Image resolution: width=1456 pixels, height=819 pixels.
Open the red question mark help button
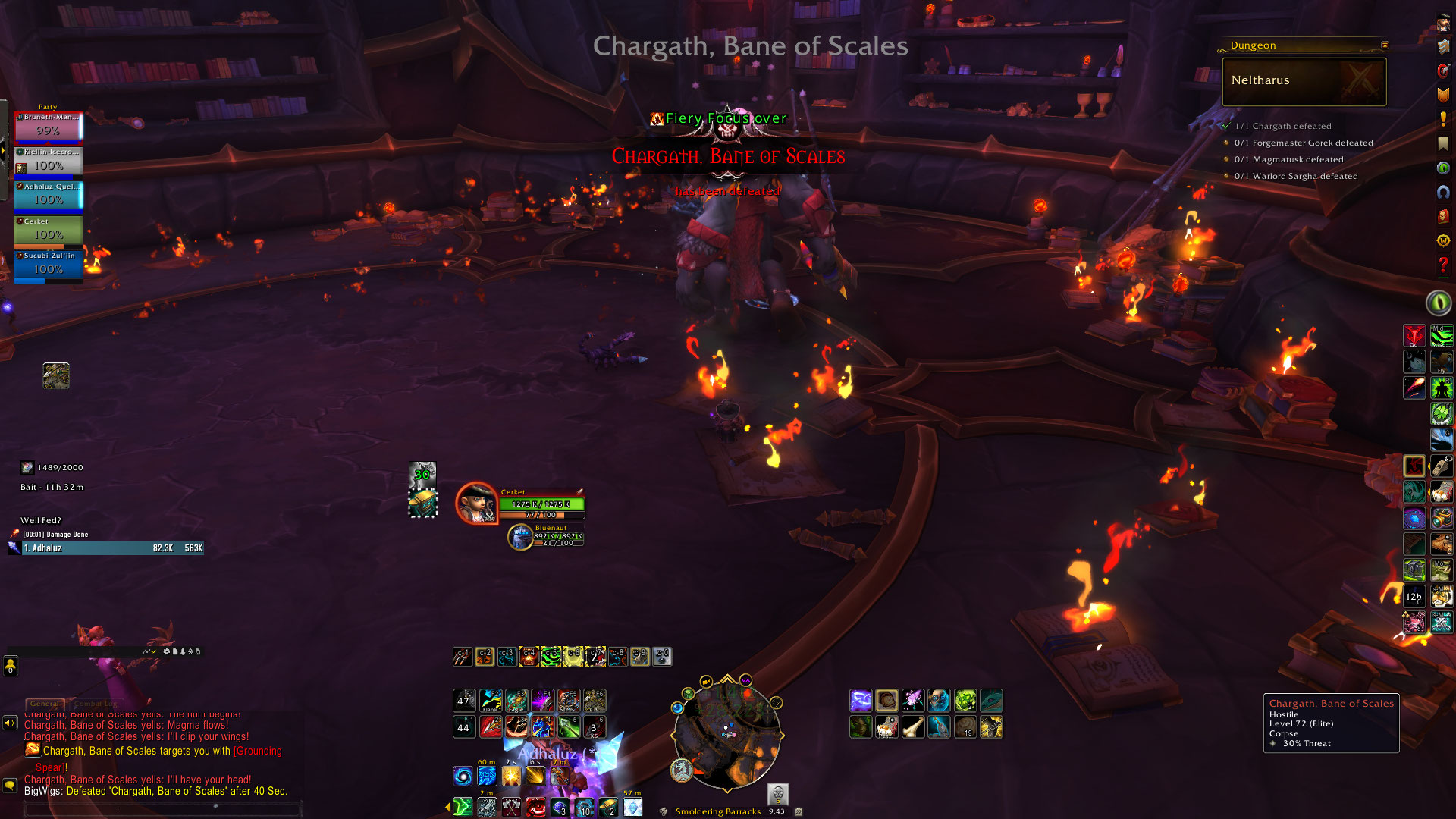coord(1443,265)
